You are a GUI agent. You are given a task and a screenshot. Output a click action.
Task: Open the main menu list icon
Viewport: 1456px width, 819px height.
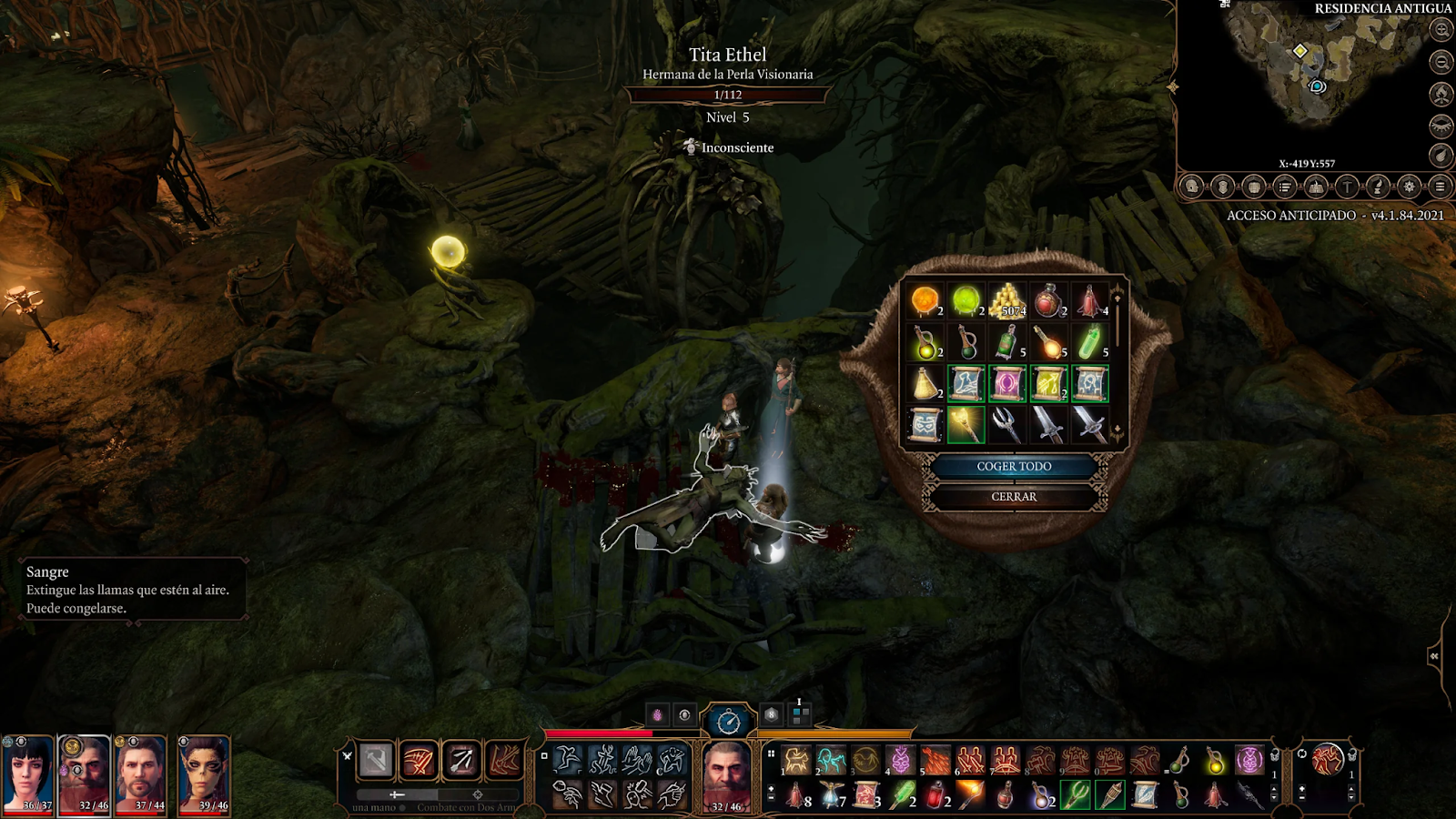point(1440,187)
